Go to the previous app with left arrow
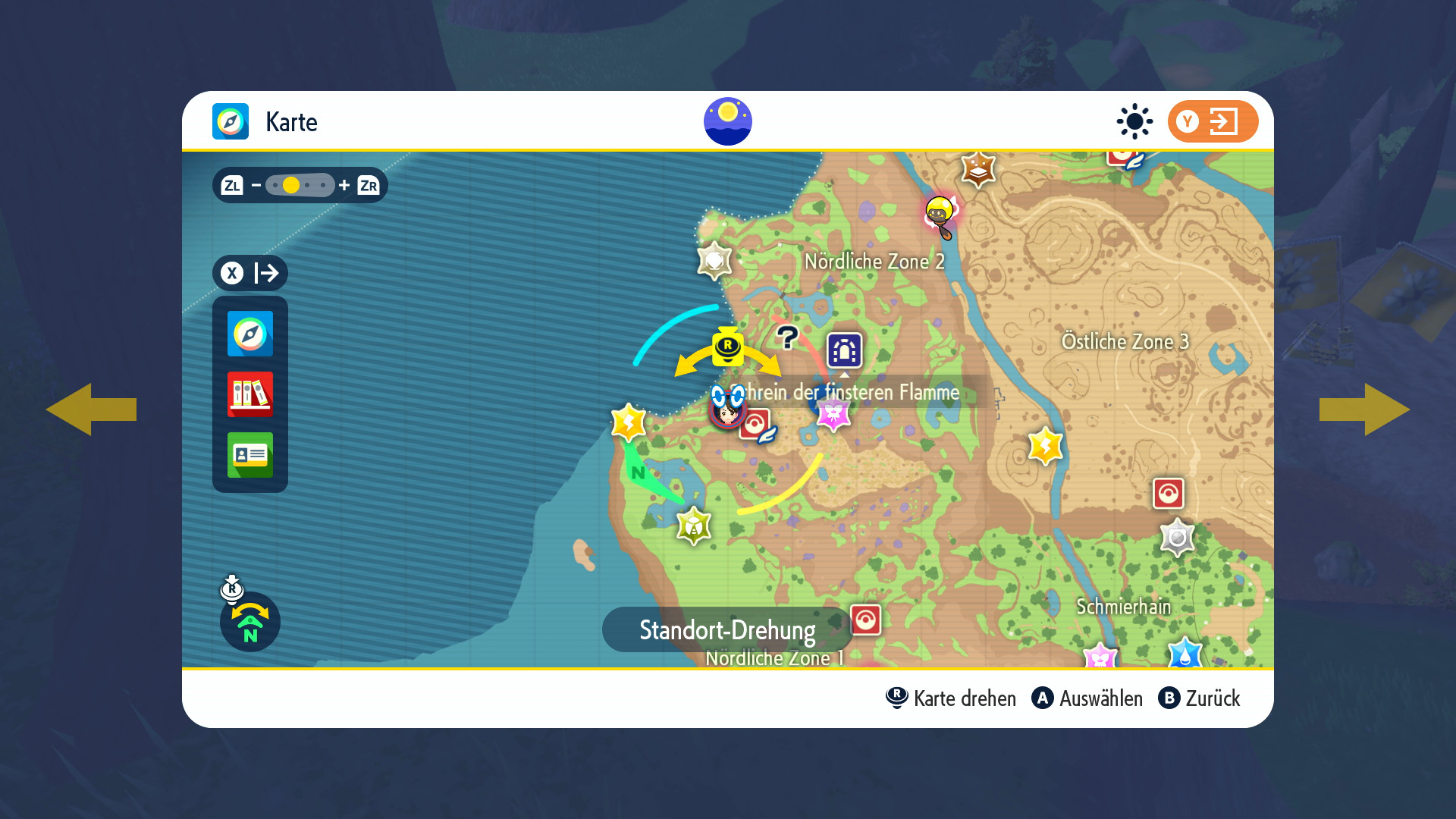Image resolution: width=1456 pixels, height=819 pixels. [x=91, y=409]
